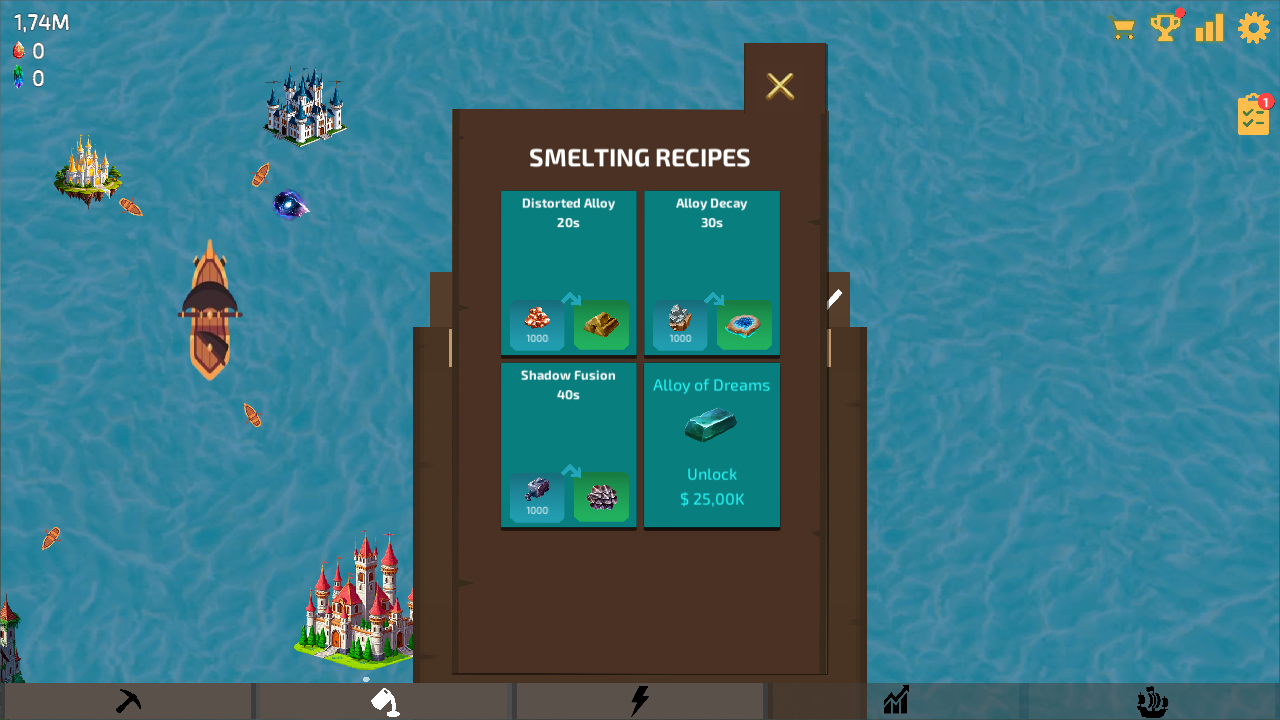The image size is (1280, 720).
Task: Click the blue geode icon in Alloy Decay
Action: coord(744,324)
